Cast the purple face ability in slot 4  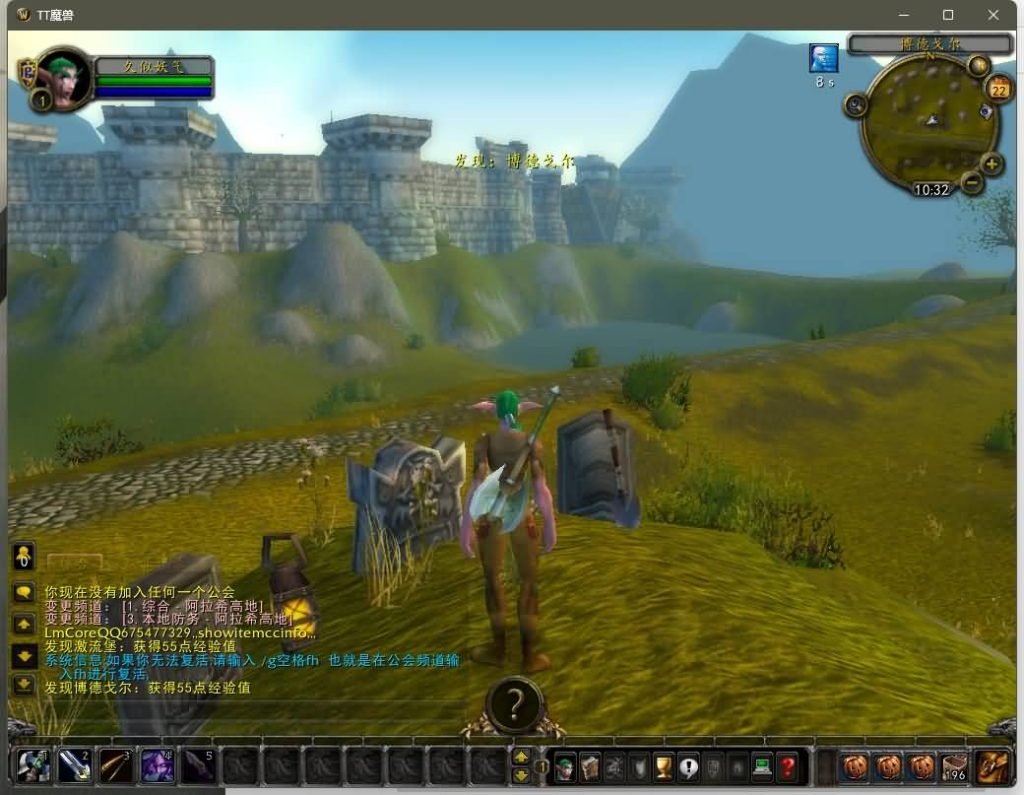click(x=157, y=767)
